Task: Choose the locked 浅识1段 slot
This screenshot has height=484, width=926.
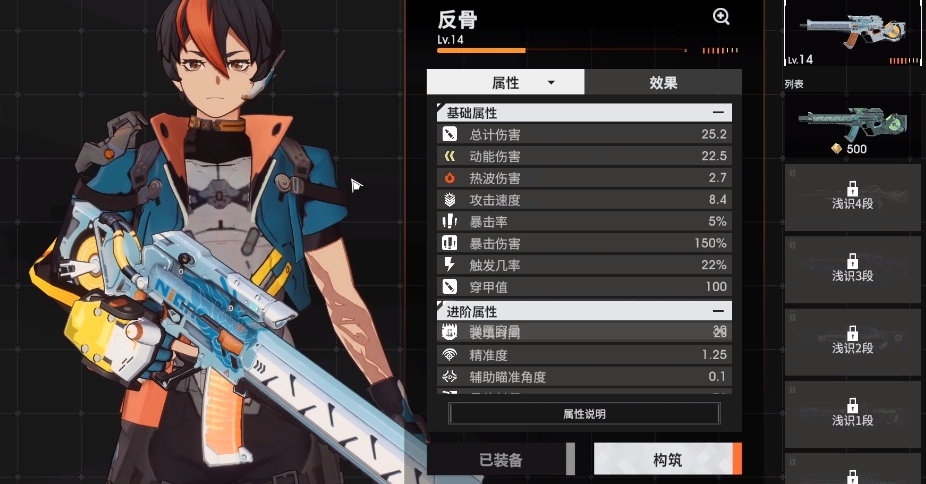Action: click(852, 413)
